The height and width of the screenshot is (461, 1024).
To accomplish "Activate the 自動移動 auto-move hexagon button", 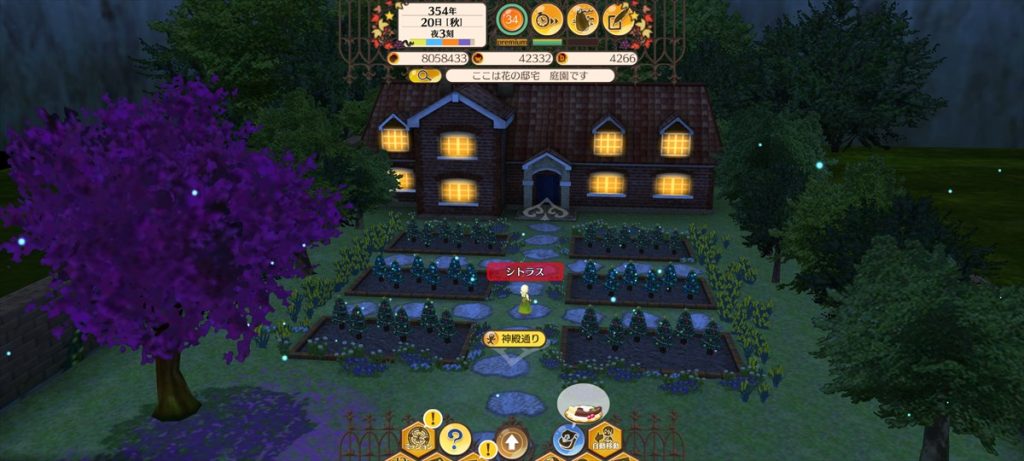I will 602,440.
